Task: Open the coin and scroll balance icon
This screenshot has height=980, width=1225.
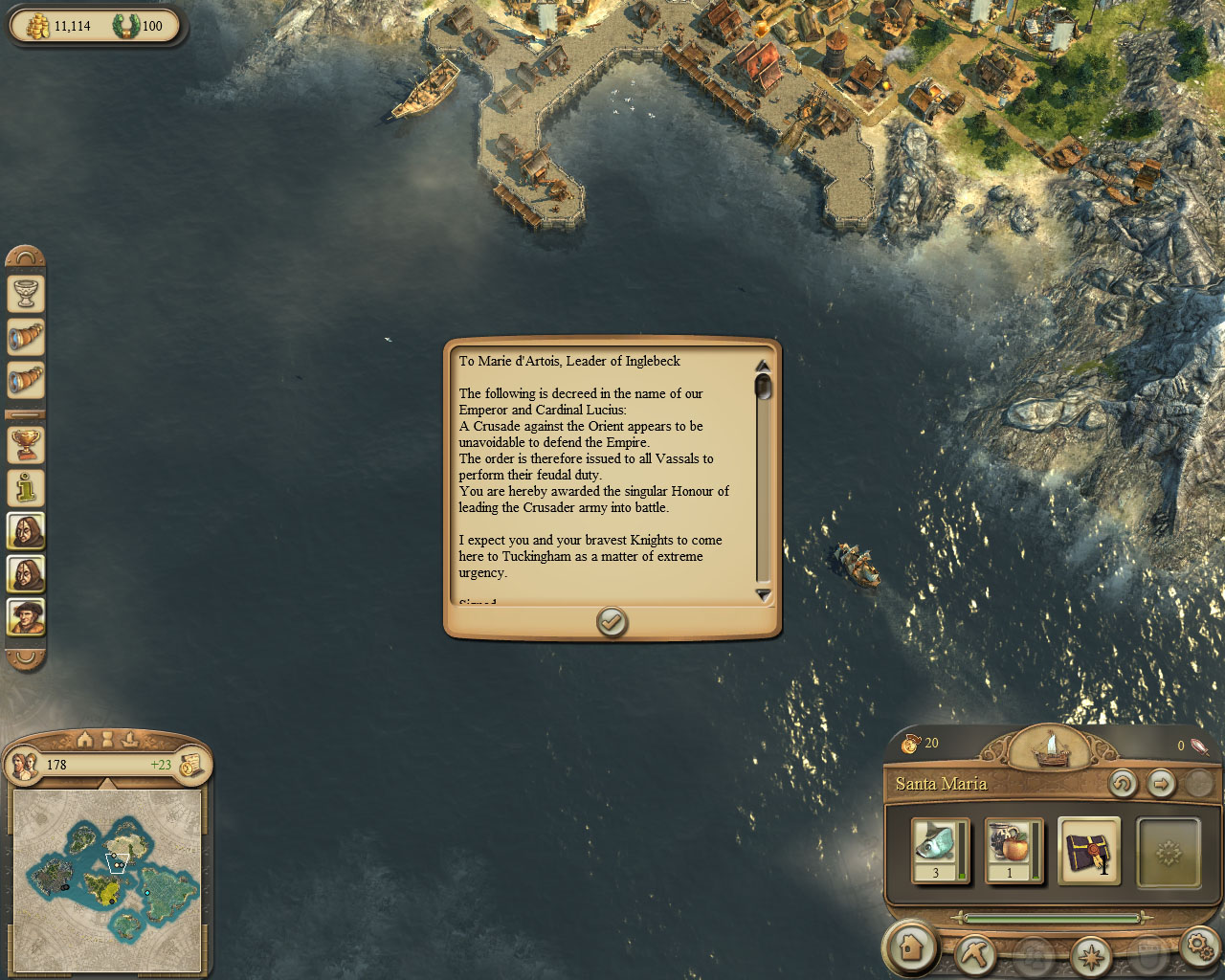Action: pyautogui.click(x=191, y=765)
